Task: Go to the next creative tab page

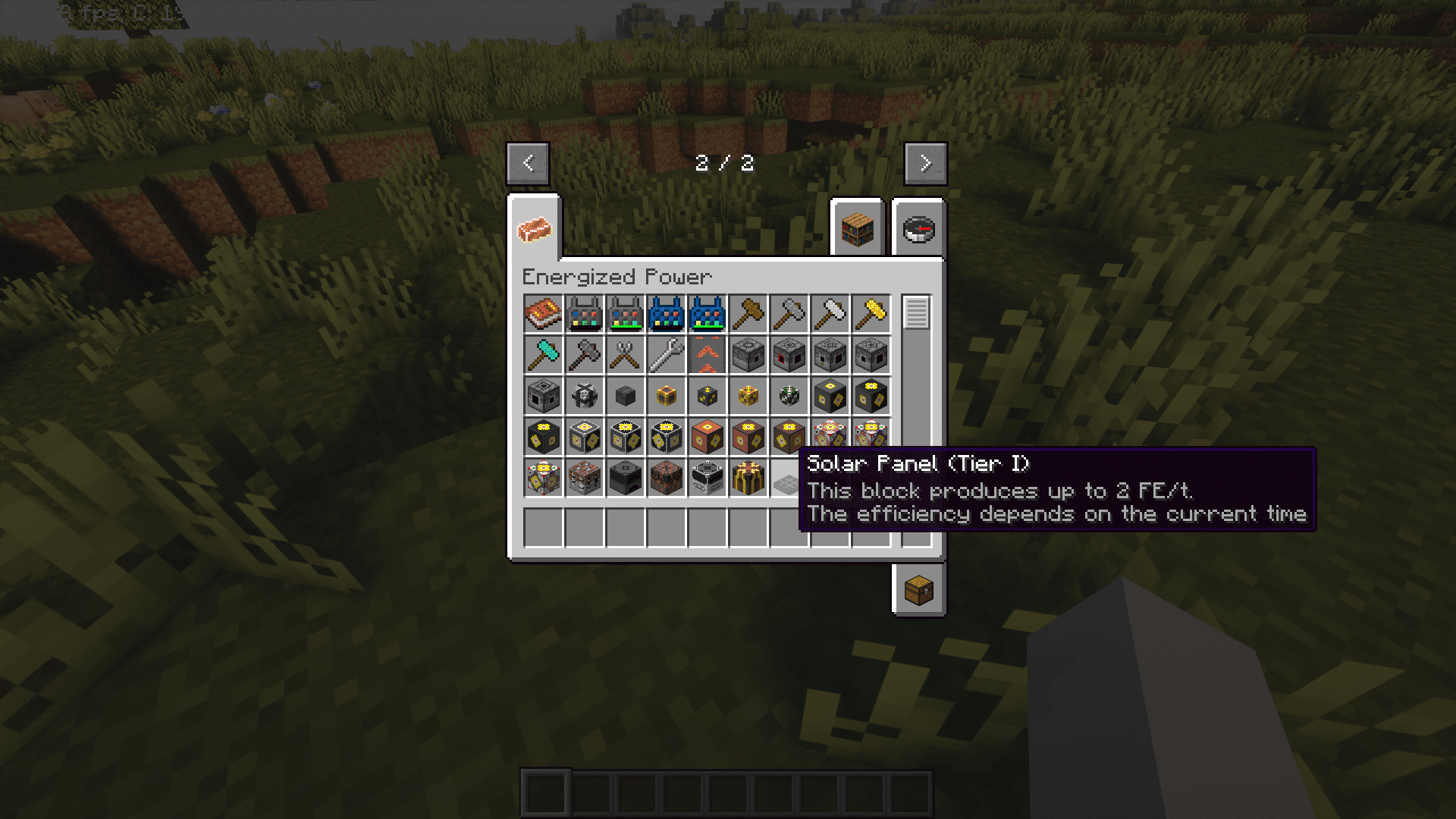Action: pos(925,163)
